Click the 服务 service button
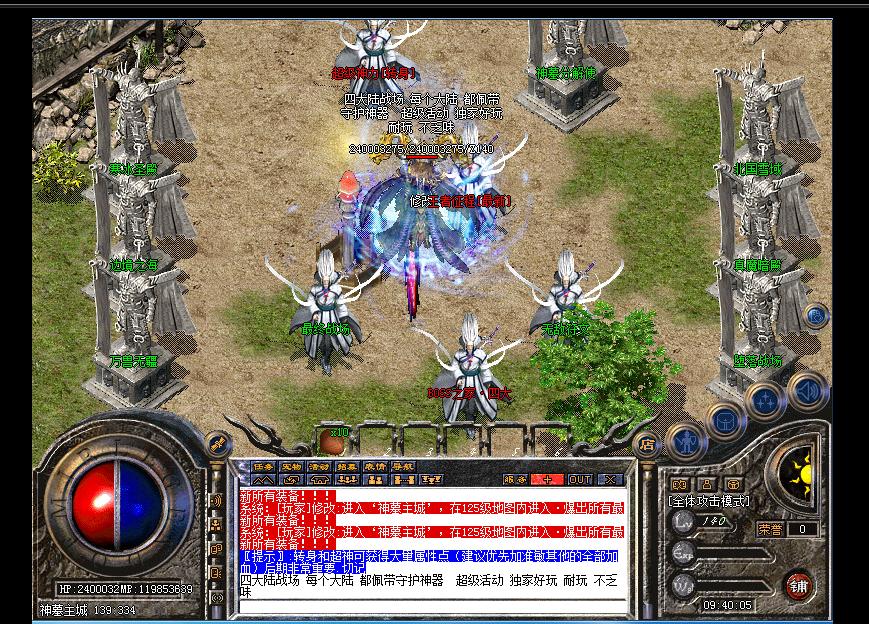The image size is (869, 624). point(515,479)
